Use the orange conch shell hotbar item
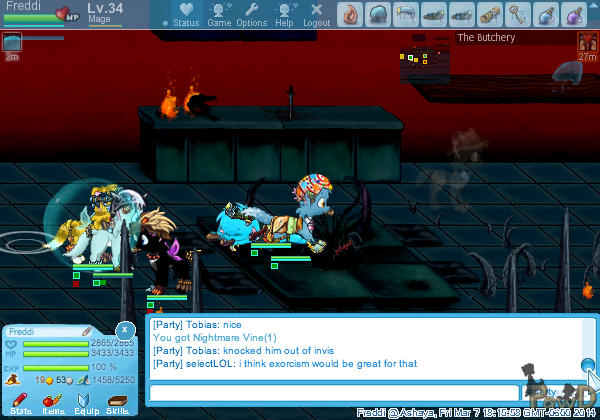Screen dimensions: 600x420 click(x=350, y=14)
